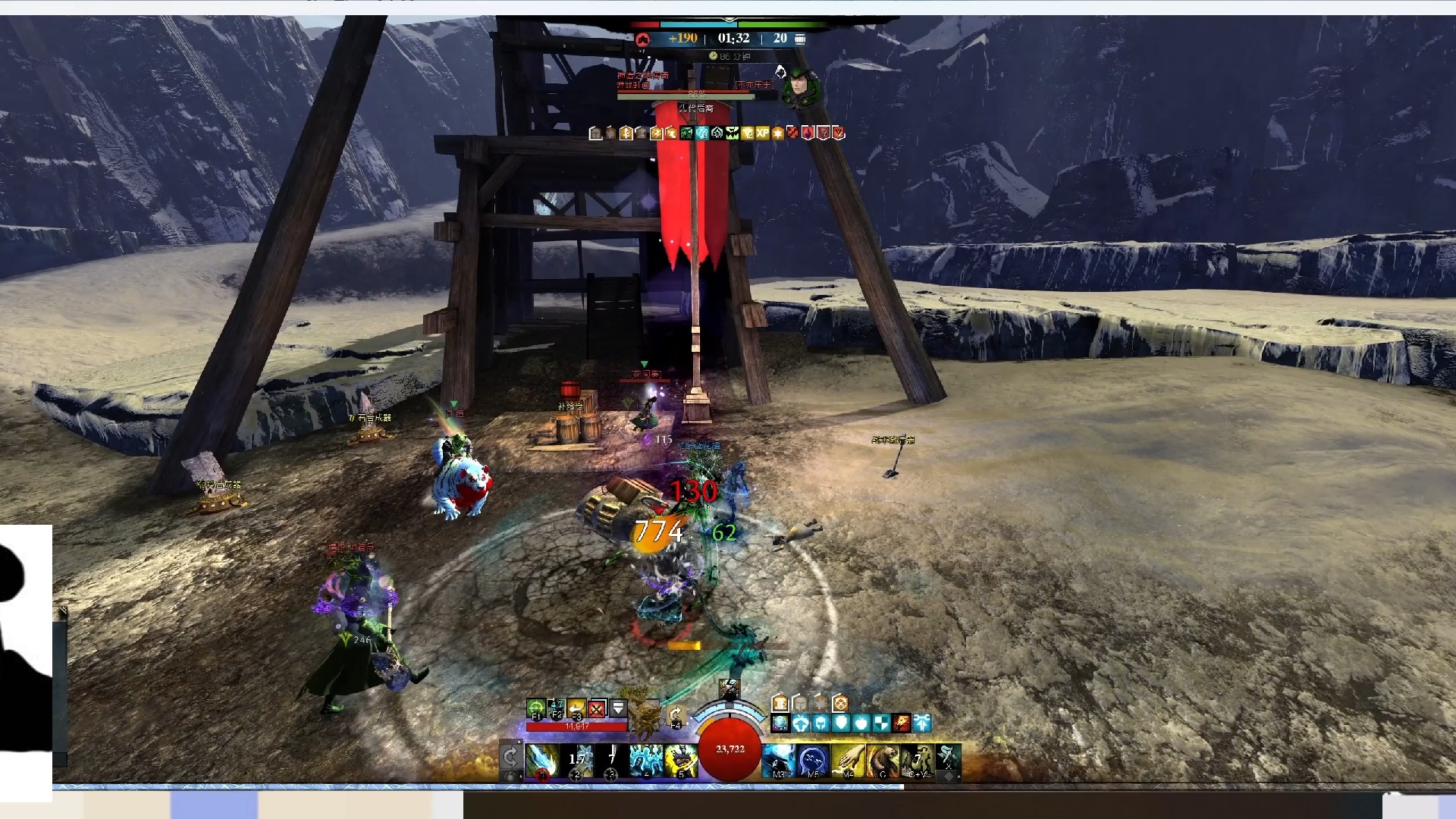Screen dimensions: 1456x819
Task: Click the flaming fist effect icon
Action: 901,723
